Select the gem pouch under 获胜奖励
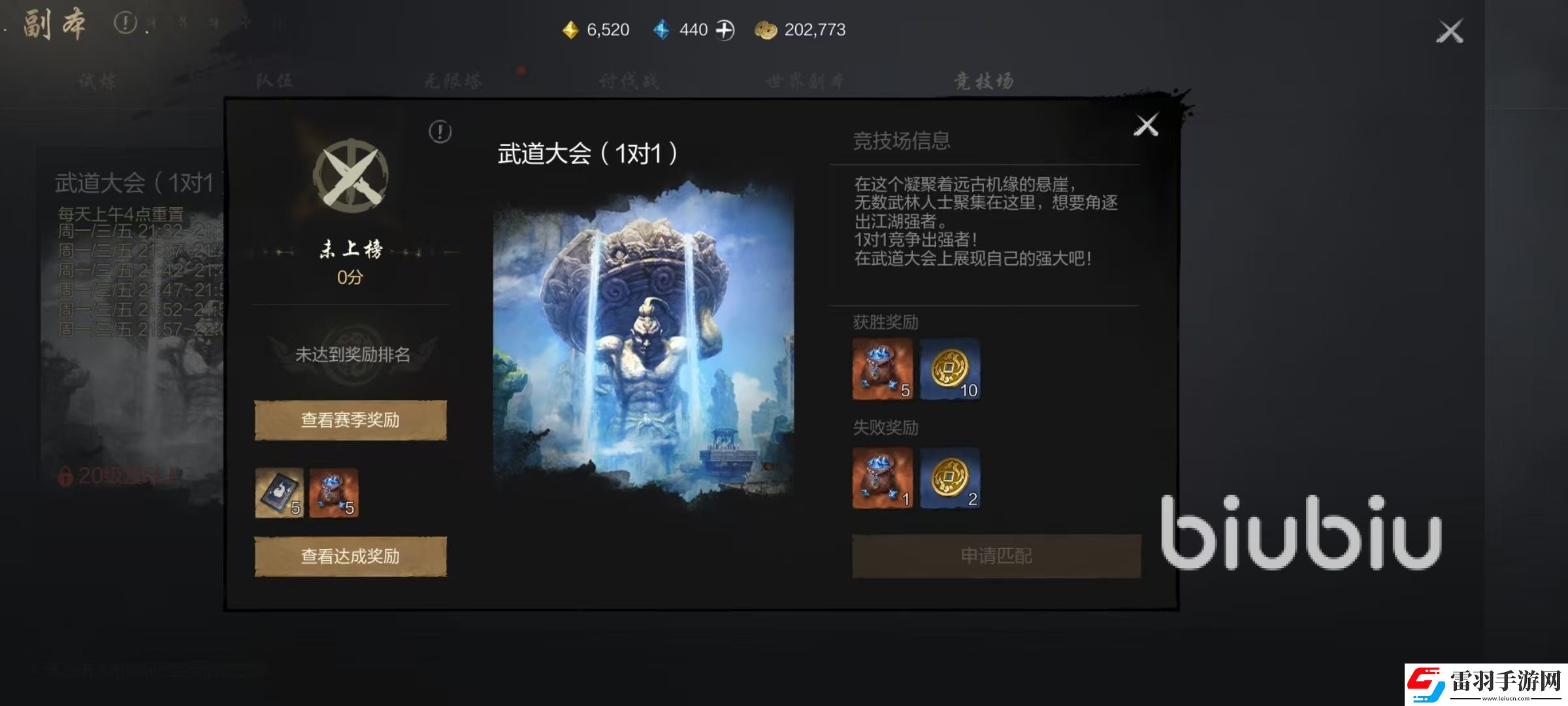The image size is (1568, 706). [x=882, y=369]
